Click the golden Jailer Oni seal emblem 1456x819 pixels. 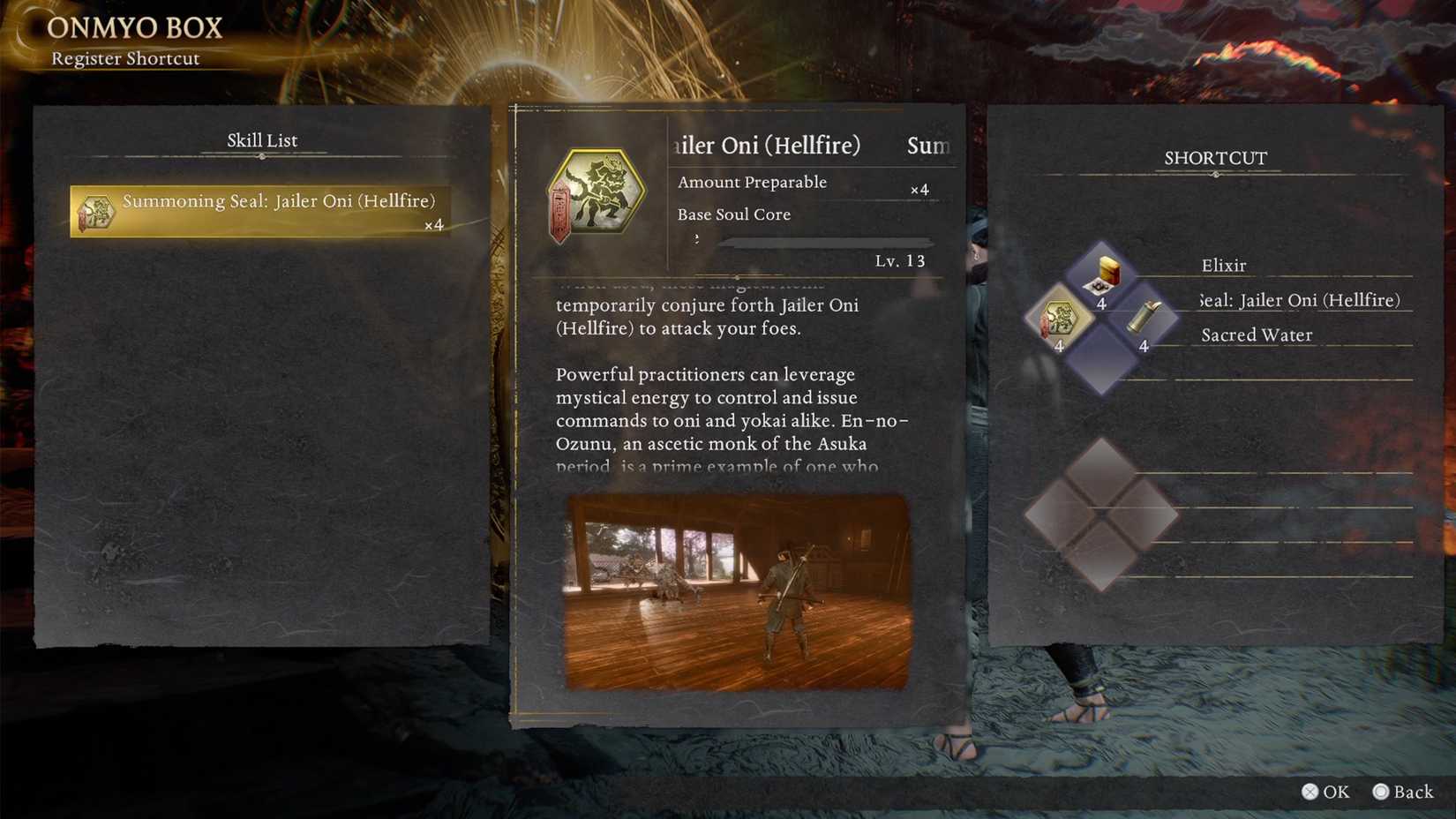(597, 190)
